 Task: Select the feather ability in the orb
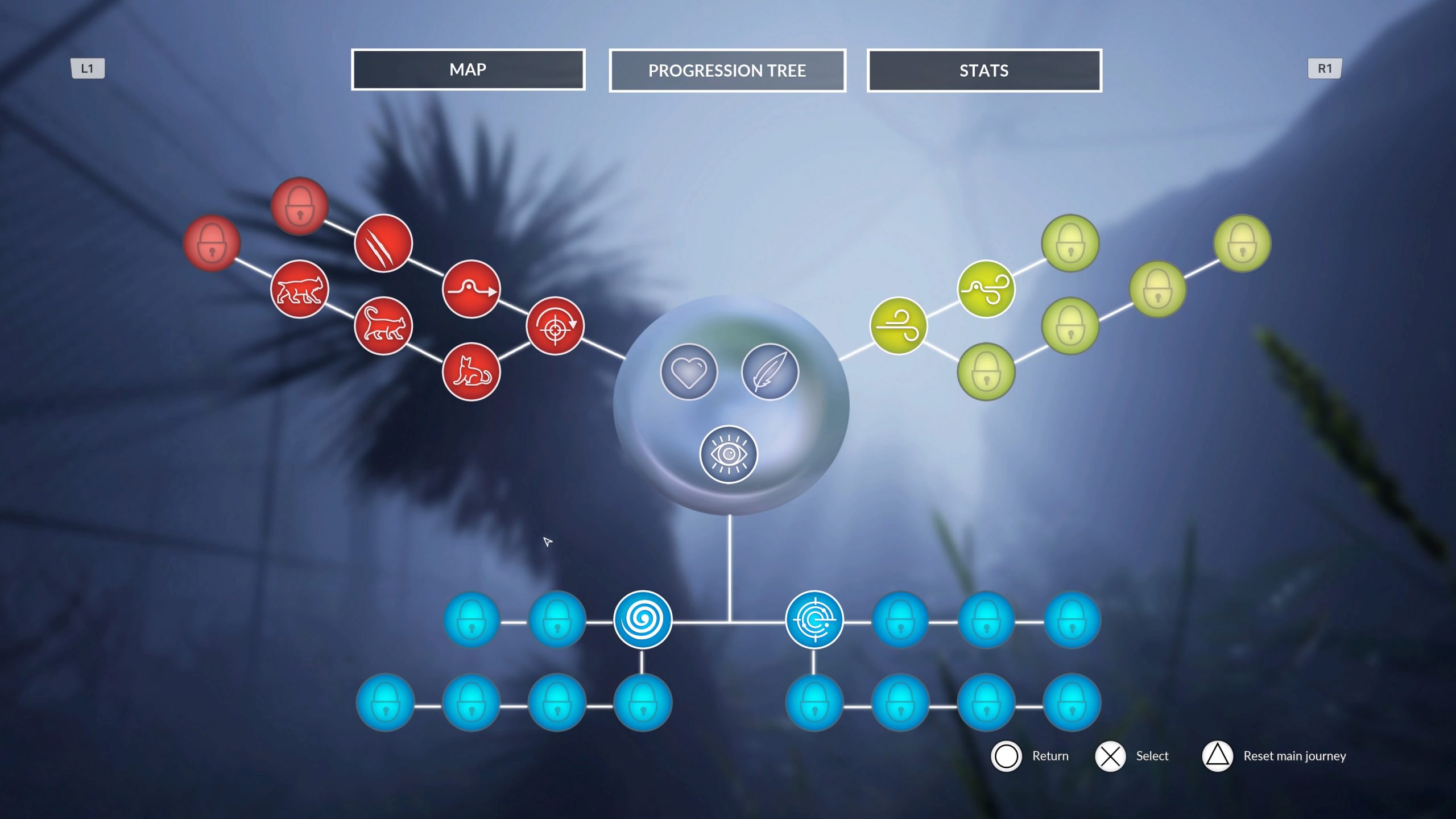pyautogui.click(x=771, y=371)
